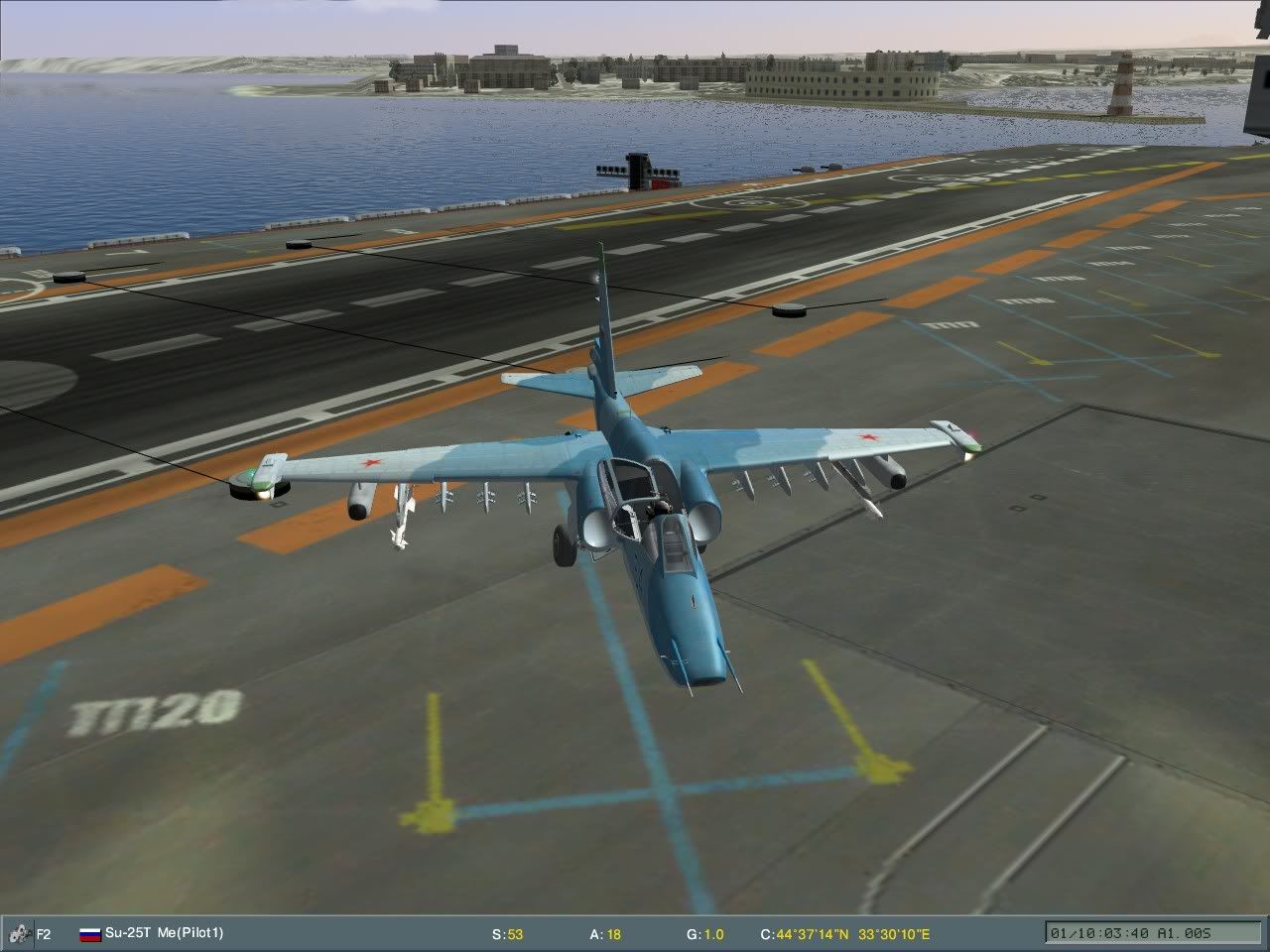Click the G-load indicator showing 1.0
The width and height of the screenshot is (1270, 952).
705,933
